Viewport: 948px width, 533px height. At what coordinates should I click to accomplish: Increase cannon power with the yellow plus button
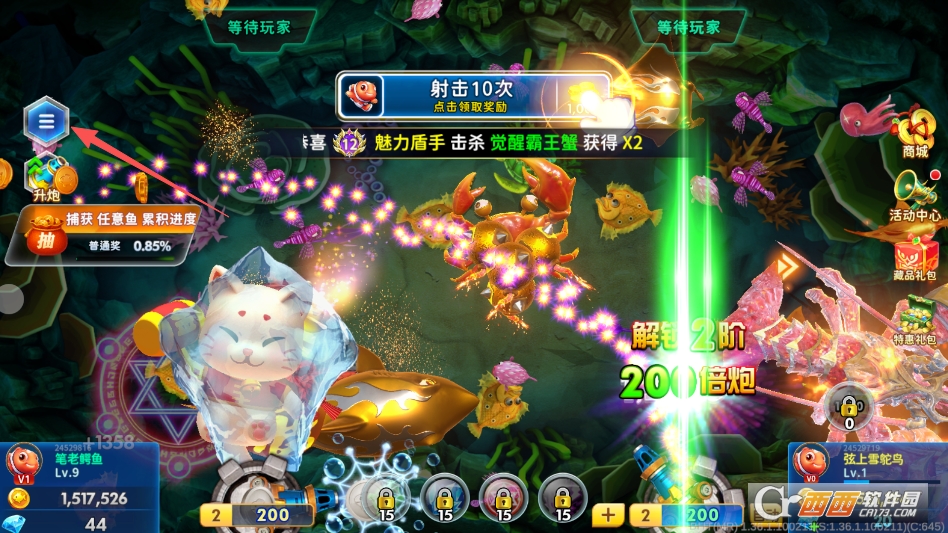point(607,515)
